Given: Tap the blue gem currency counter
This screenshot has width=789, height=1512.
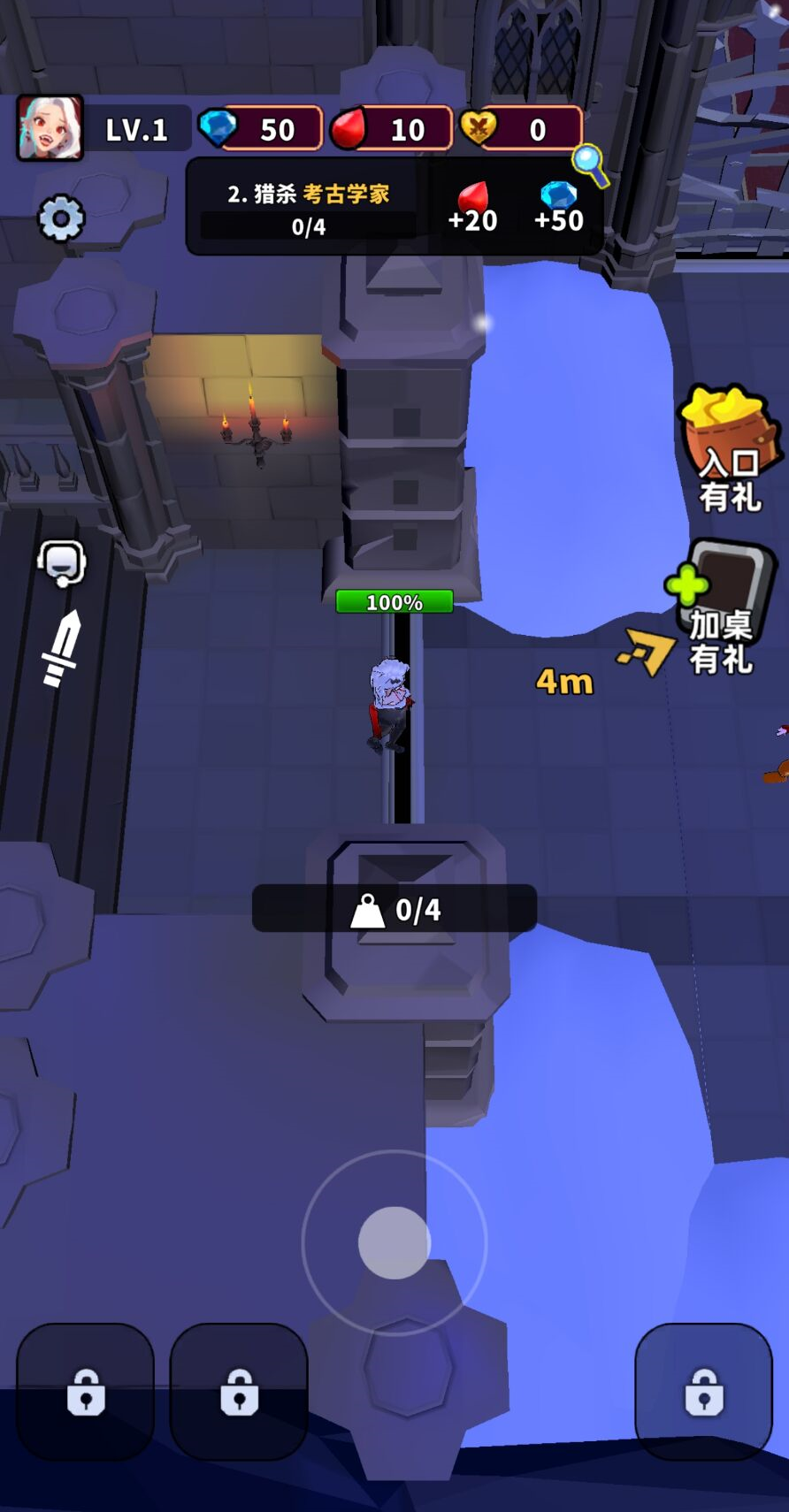Looking at the screenshot, I should pyautogui.click(x=260, y=129).
